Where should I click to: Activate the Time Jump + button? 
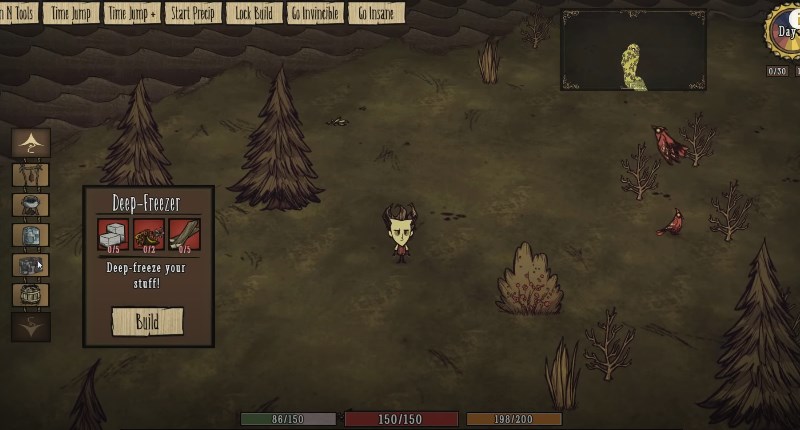click(x=133, y=13)
